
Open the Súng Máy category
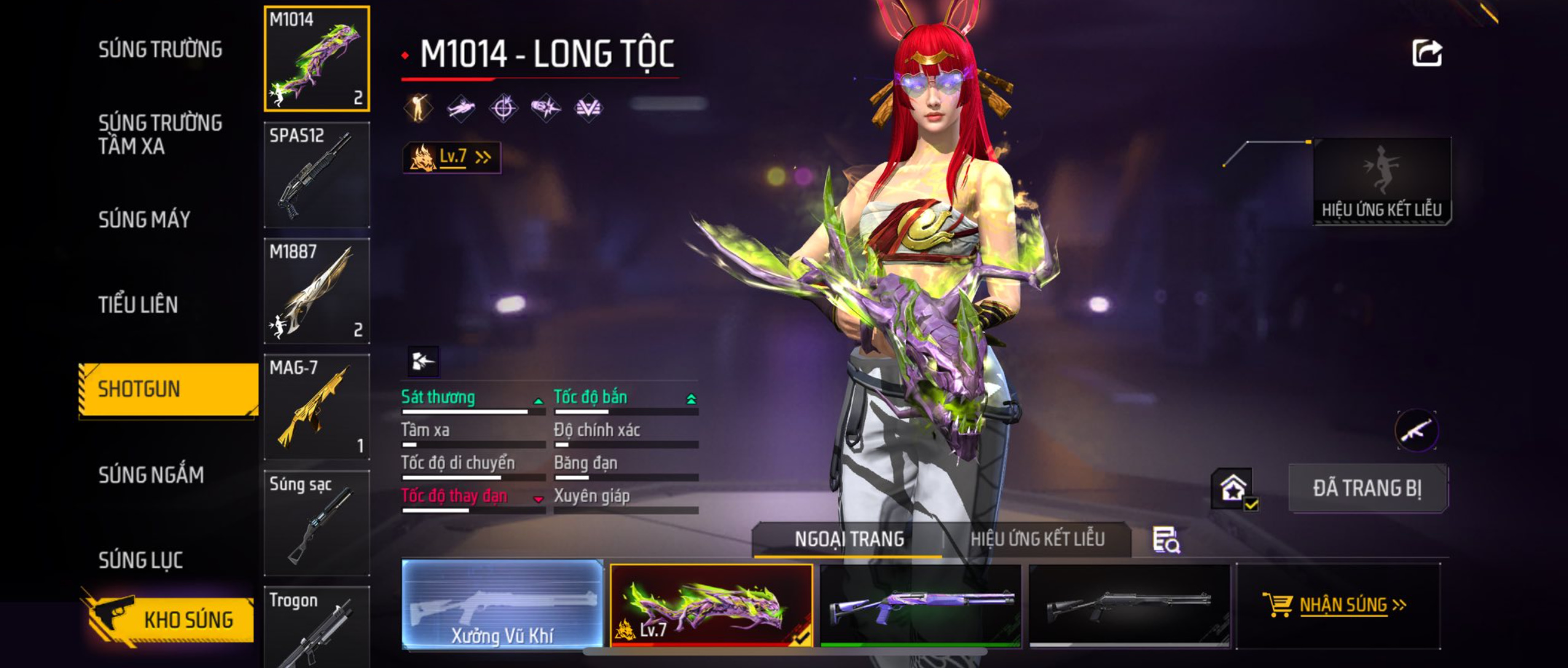[x=144, y=219]
